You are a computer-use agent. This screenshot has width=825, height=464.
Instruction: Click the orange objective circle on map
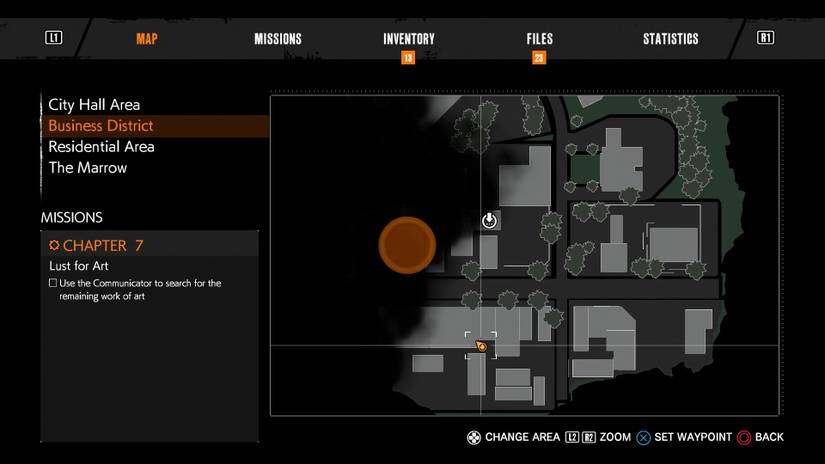tap(407, 245)
